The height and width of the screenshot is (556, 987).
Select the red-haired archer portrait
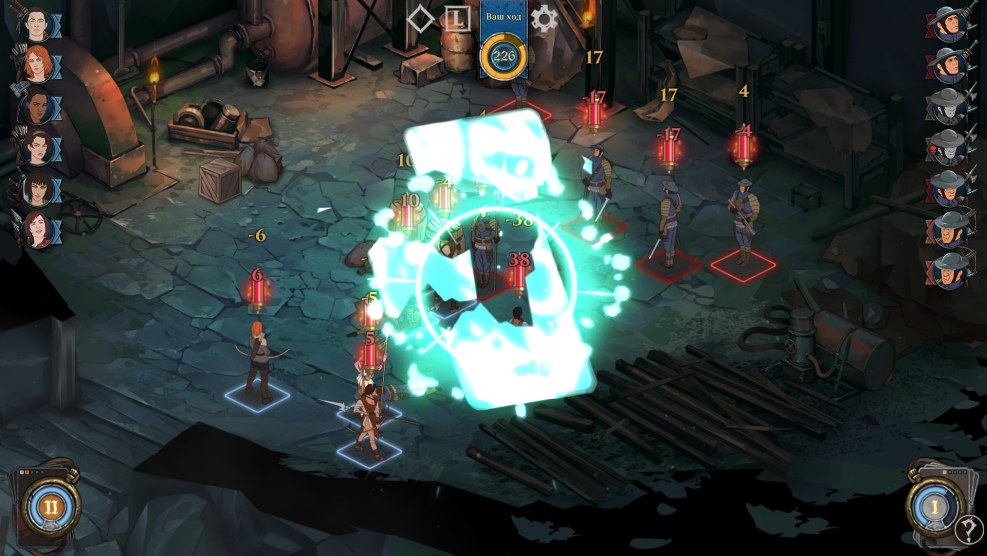37,62
